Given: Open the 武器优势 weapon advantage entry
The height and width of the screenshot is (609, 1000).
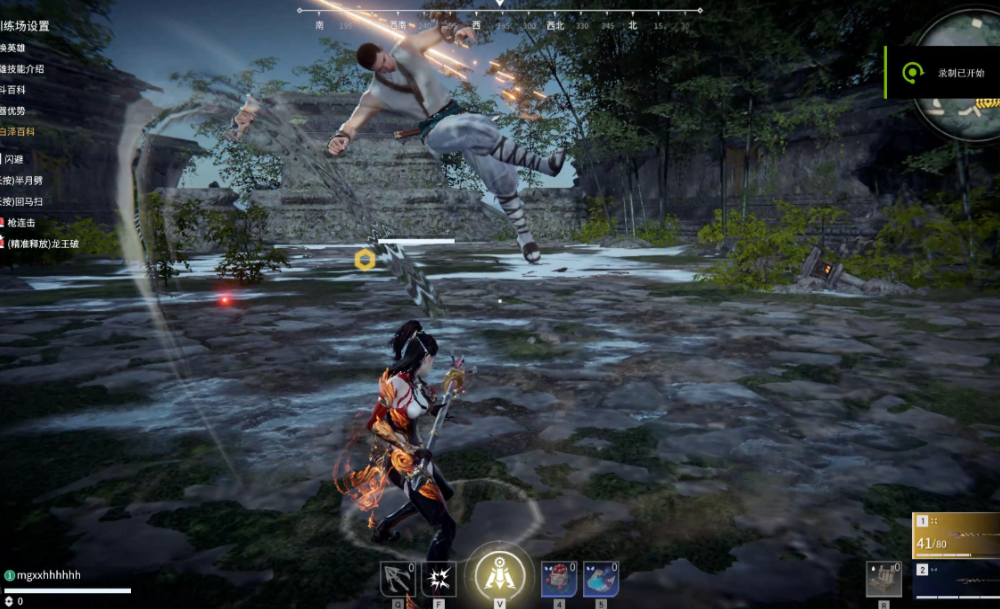Looking at the screenshot, I should pos(13,110).
